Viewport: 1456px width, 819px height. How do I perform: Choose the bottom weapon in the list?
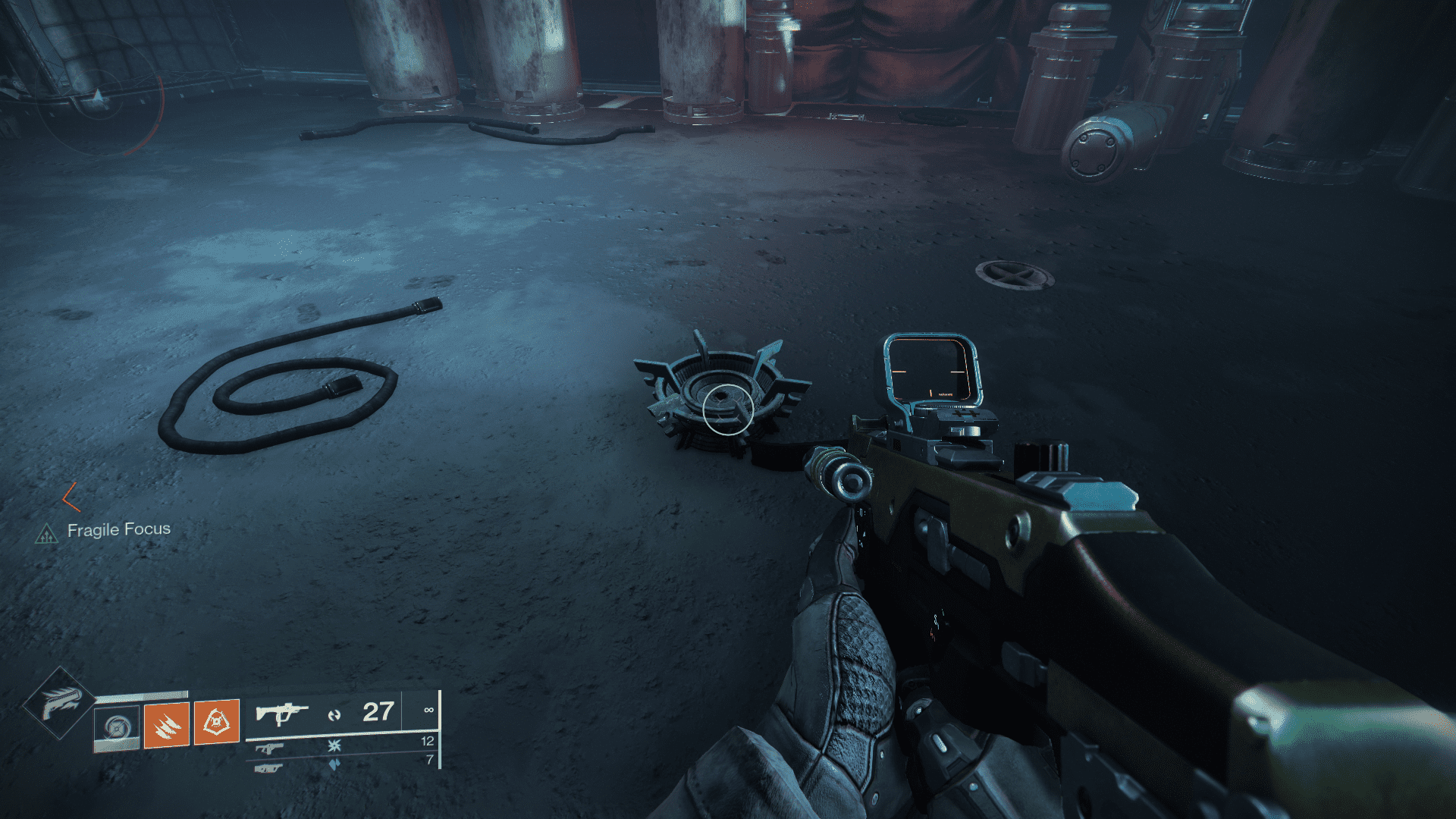(268, 768)
